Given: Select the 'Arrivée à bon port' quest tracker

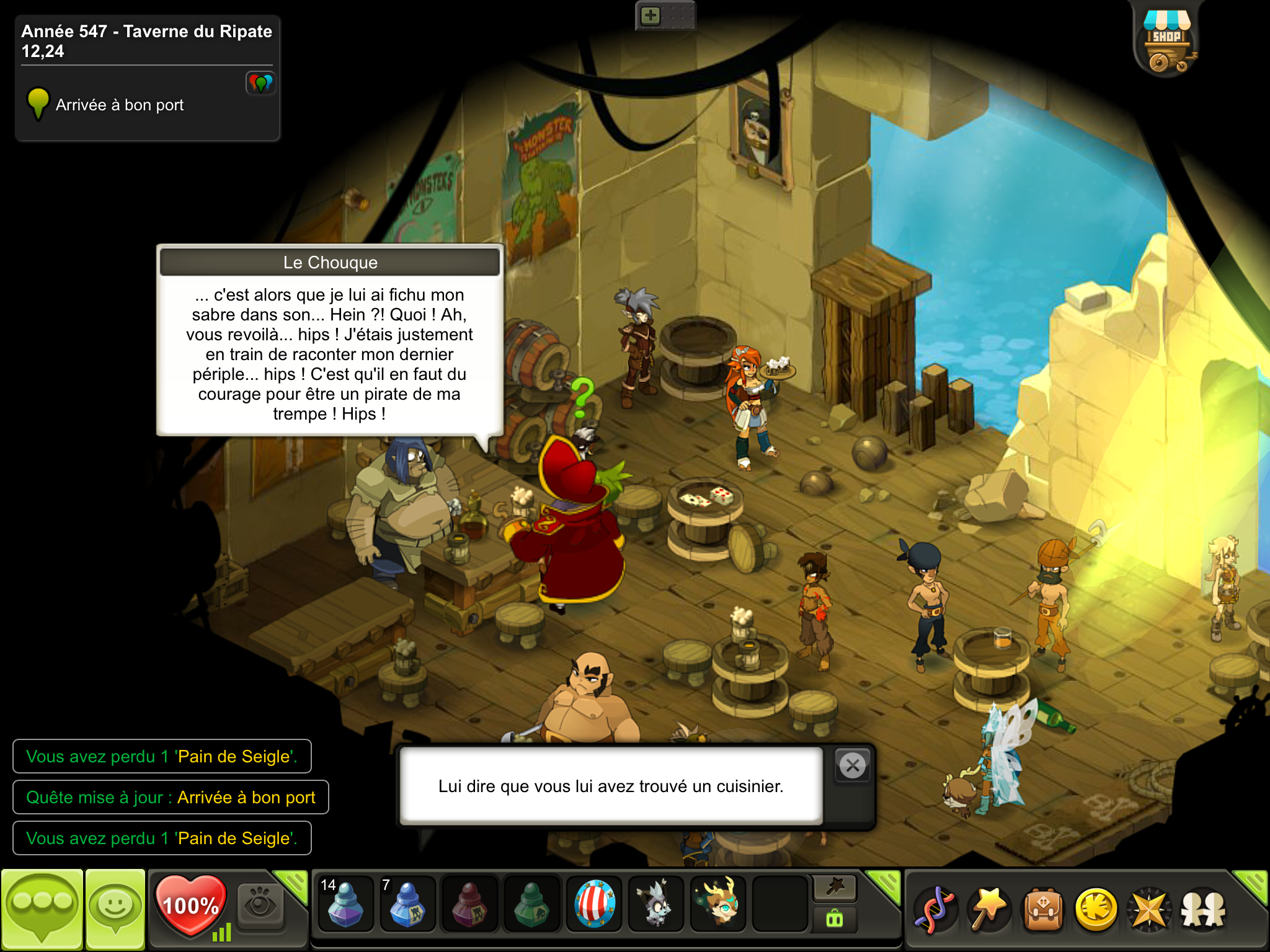Looking at the screenshot, I should (x=119, y=105).
